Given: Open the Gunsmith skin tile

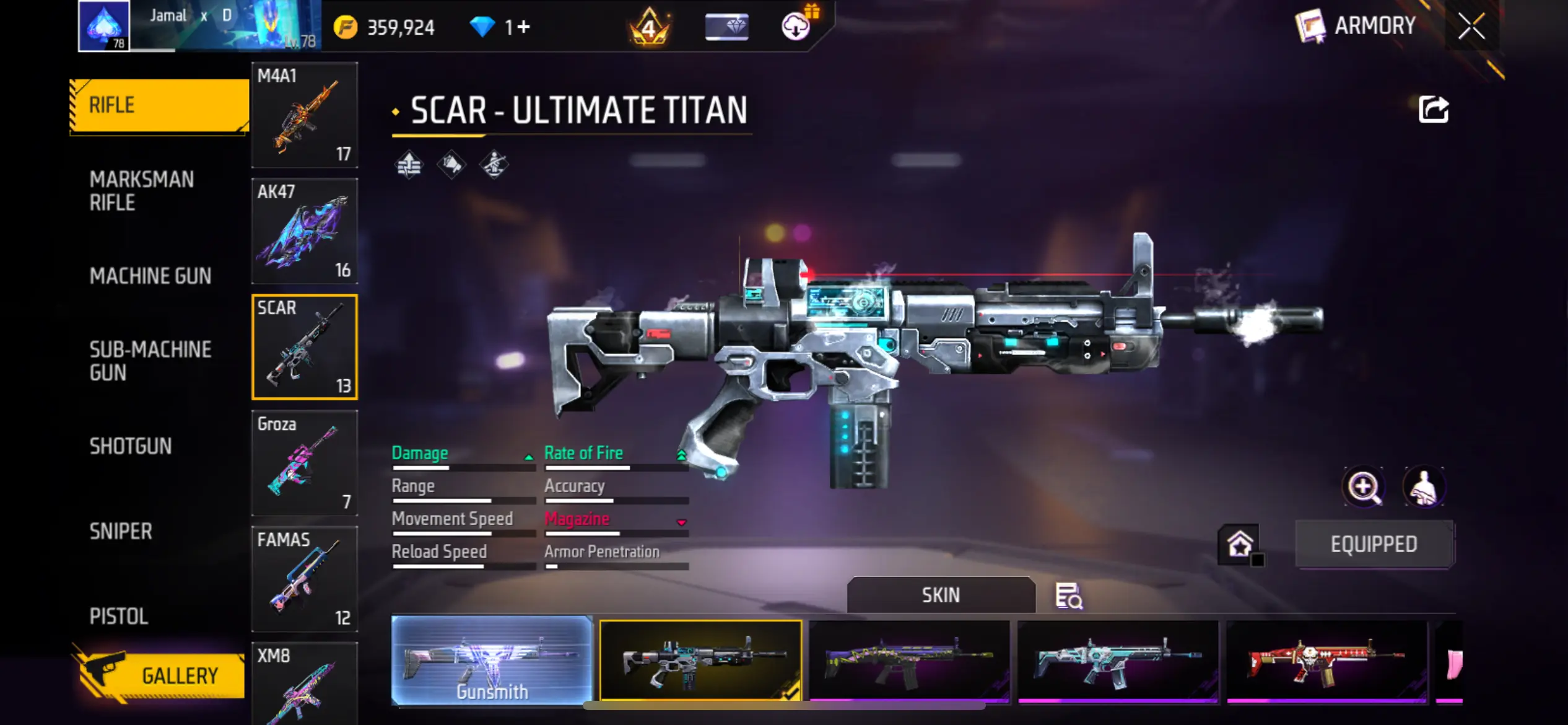Looking at the screenshot, I should click(x=492, y=661).
